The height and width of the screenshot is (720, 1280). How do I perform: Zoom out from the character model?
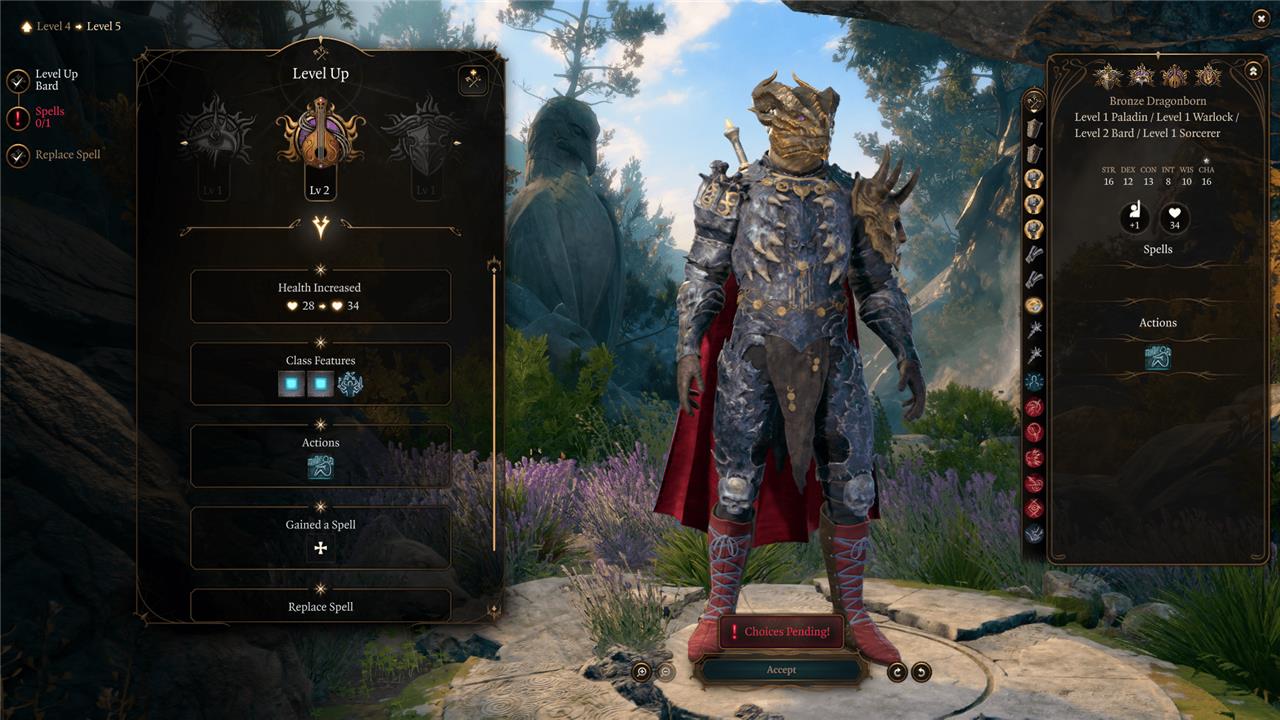(x=664, y=672)
